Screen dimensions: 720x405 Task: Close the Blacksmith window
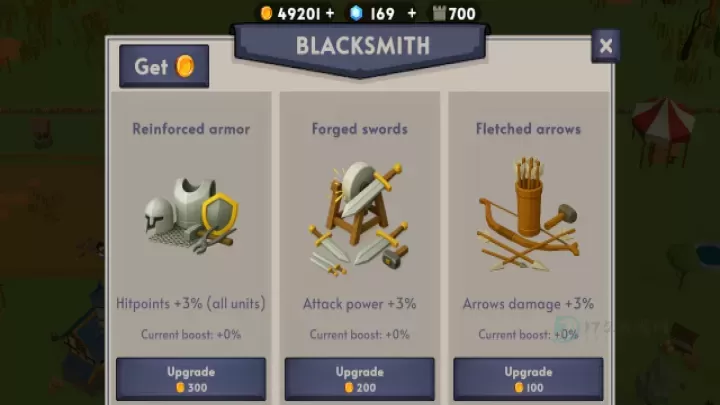605,46
